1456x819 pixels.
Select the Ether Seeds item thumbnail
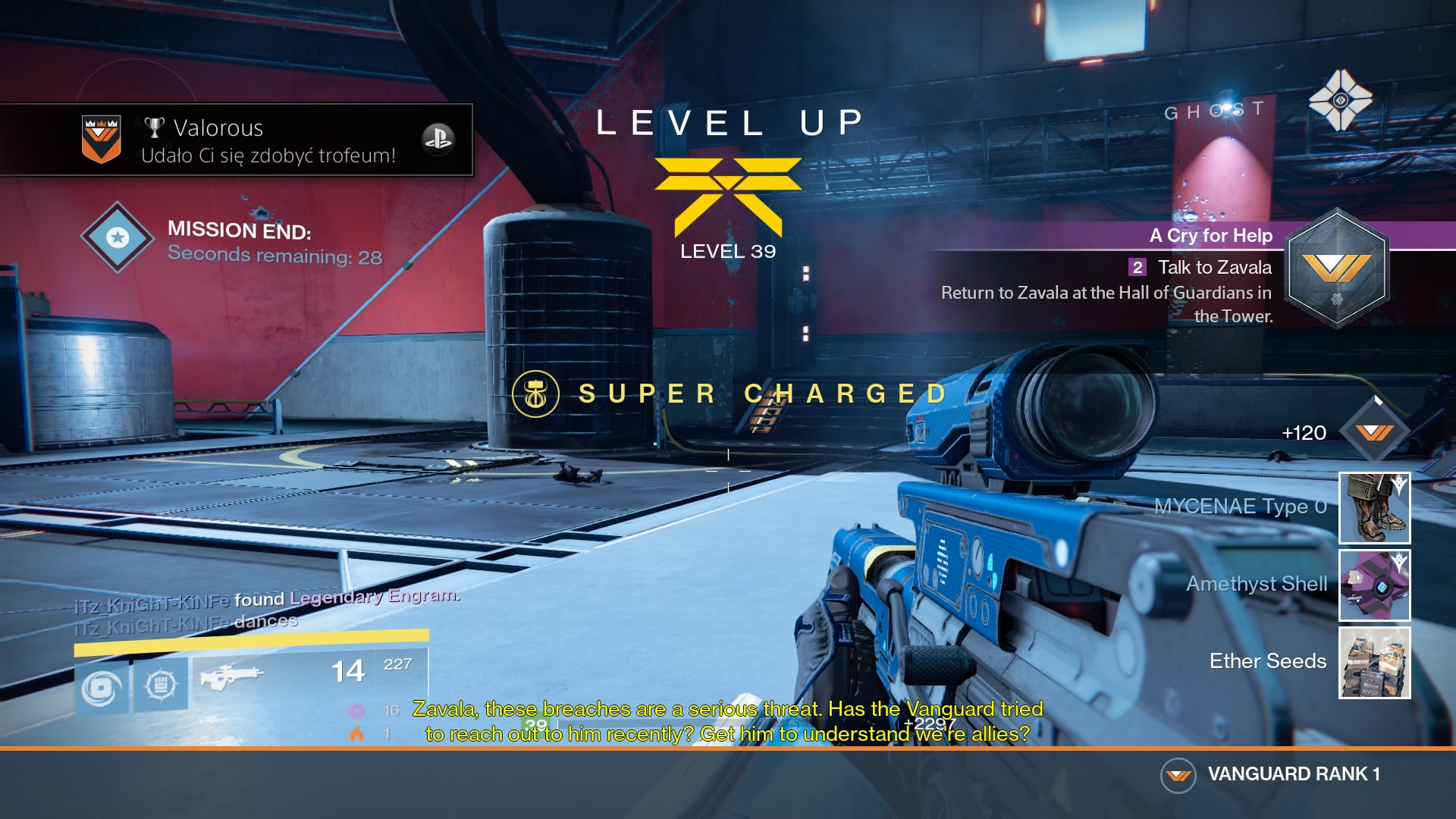[1374, 662]
